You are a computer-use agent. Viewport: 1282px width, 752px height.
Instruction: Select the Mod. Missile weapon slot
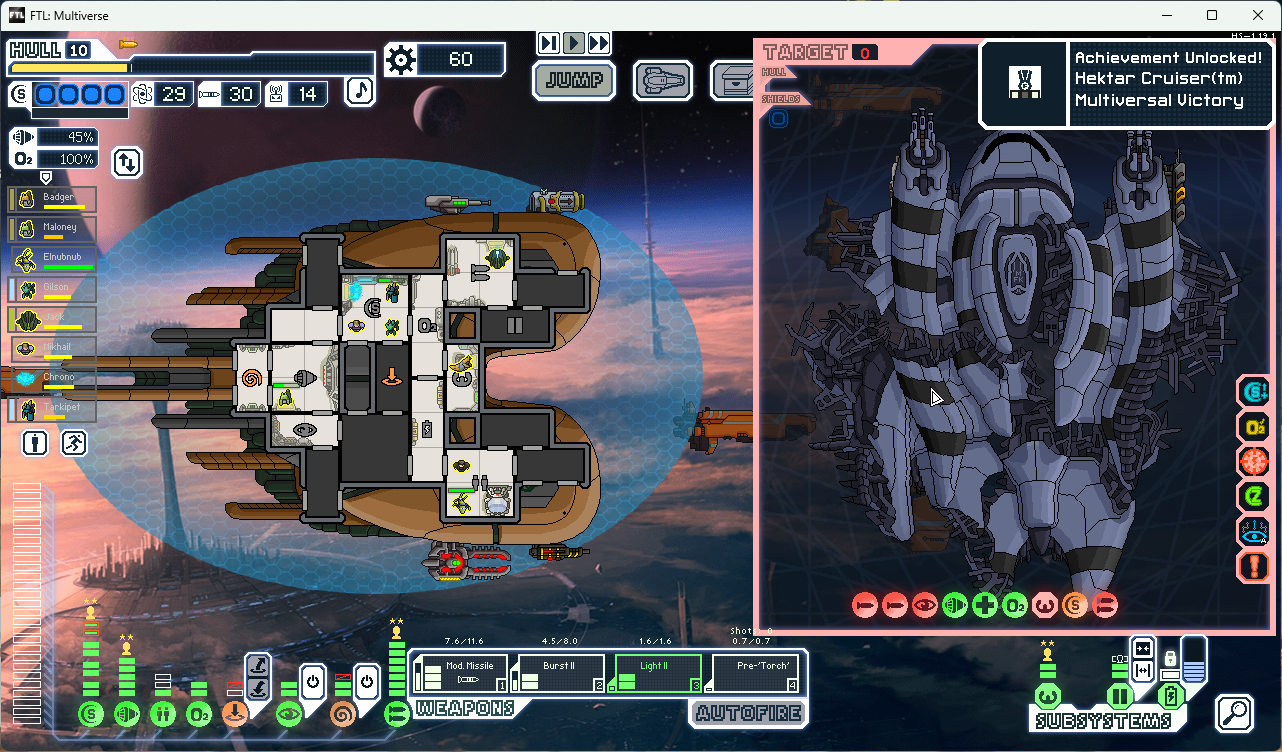(x=461, y=673)
